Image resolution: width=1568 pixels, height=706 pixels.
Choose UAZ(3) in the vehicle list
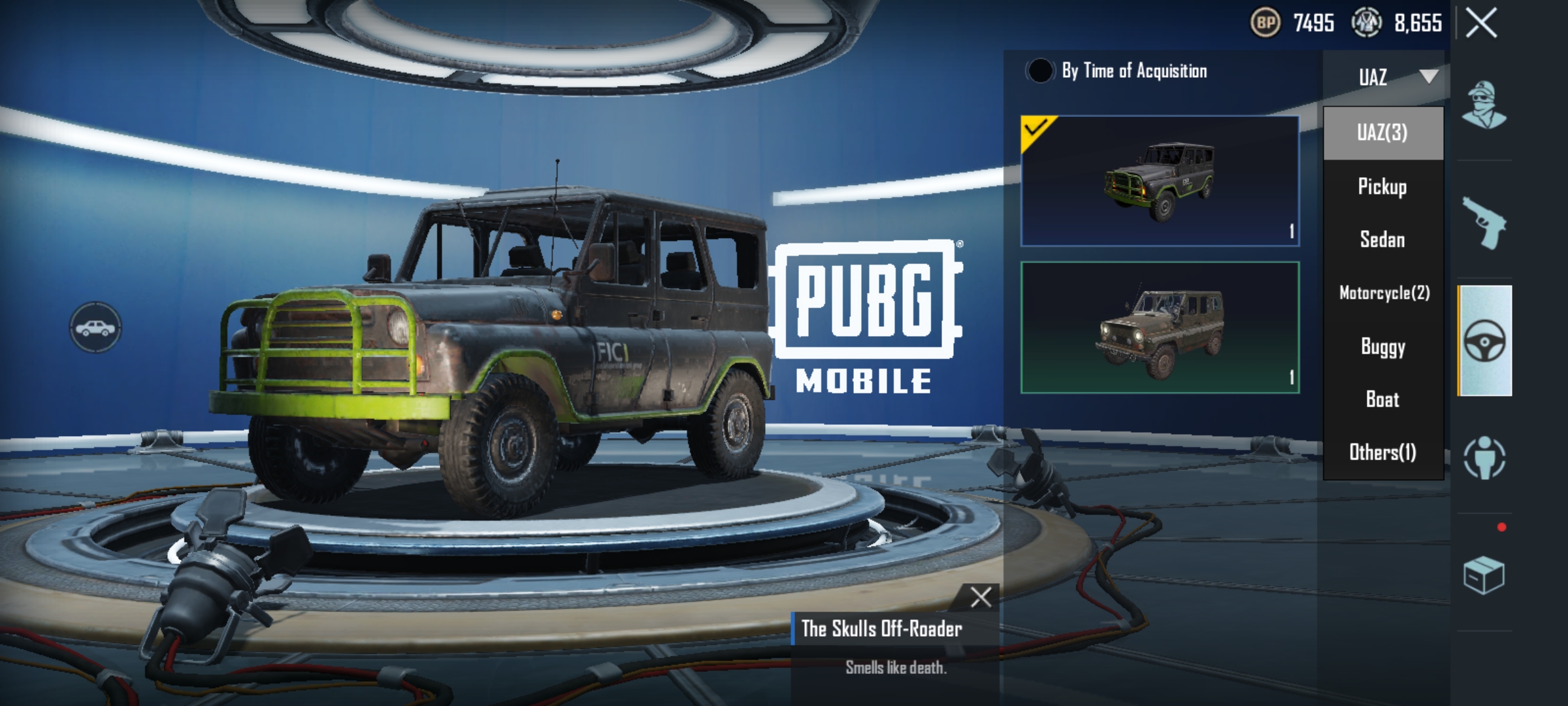tap(1382, 133)
